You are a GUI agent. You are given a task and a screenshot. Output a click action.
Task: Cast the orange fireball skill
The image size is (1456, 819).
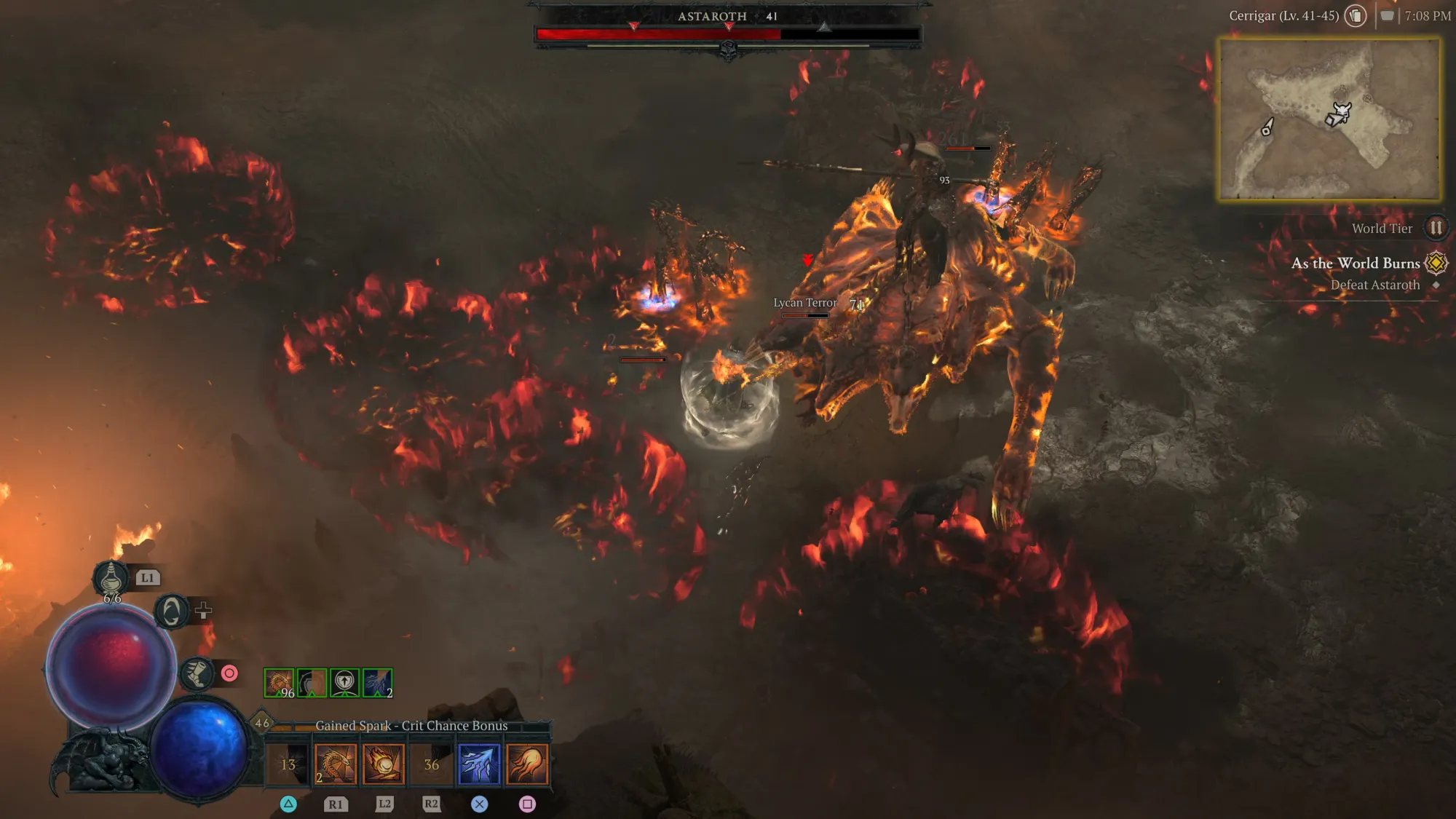[527, 764]
